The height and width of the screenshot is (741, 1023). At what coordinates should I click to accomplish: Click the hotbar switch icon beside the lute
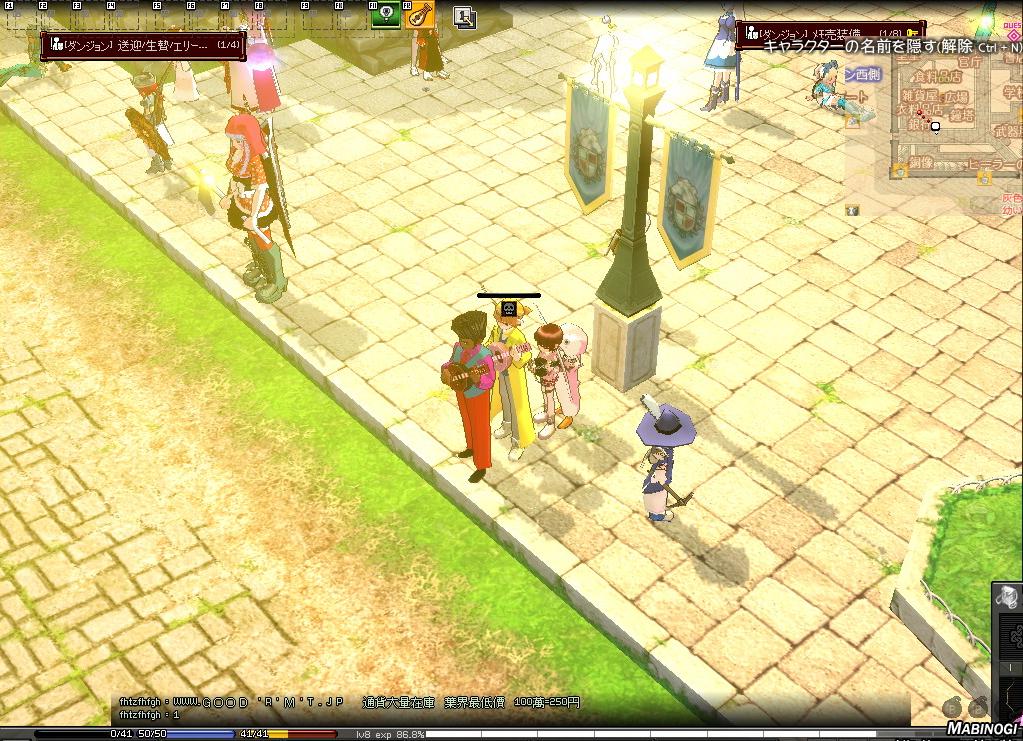tap(464, 17)
